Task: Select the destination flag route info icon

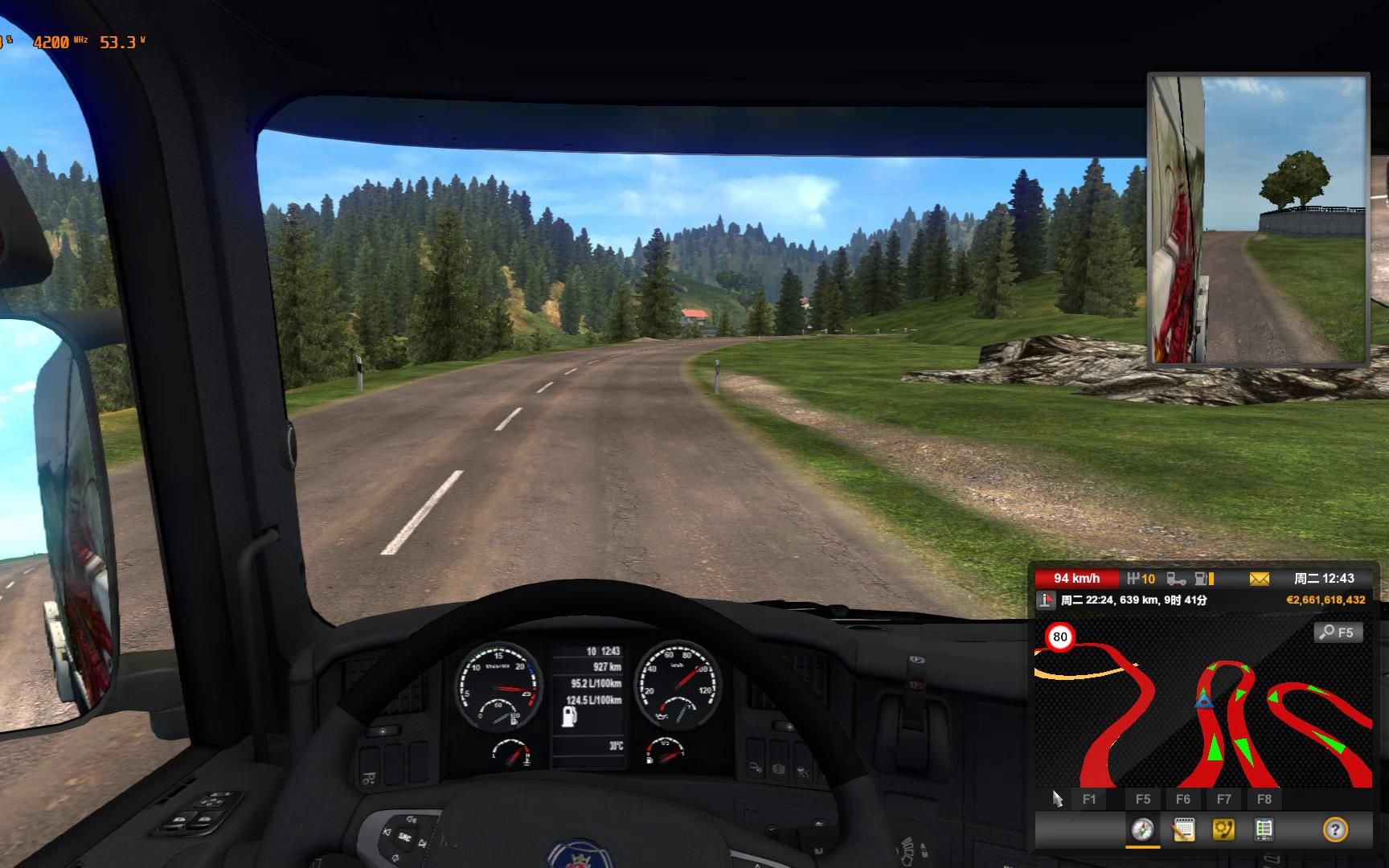Action: (1046, 600)
